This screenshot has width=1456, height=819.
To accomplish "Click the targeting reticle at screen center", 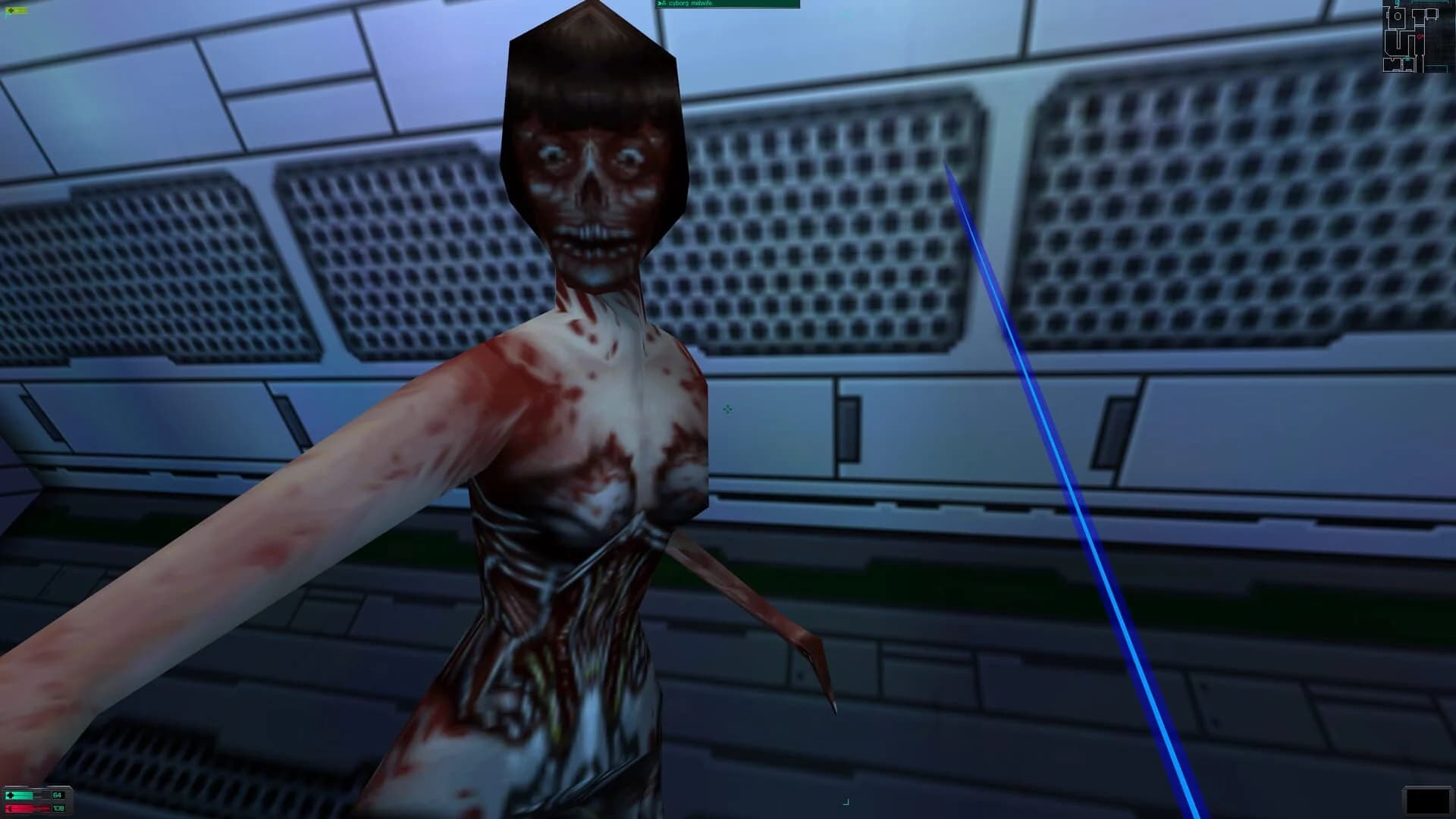I will tap(726, 409).
